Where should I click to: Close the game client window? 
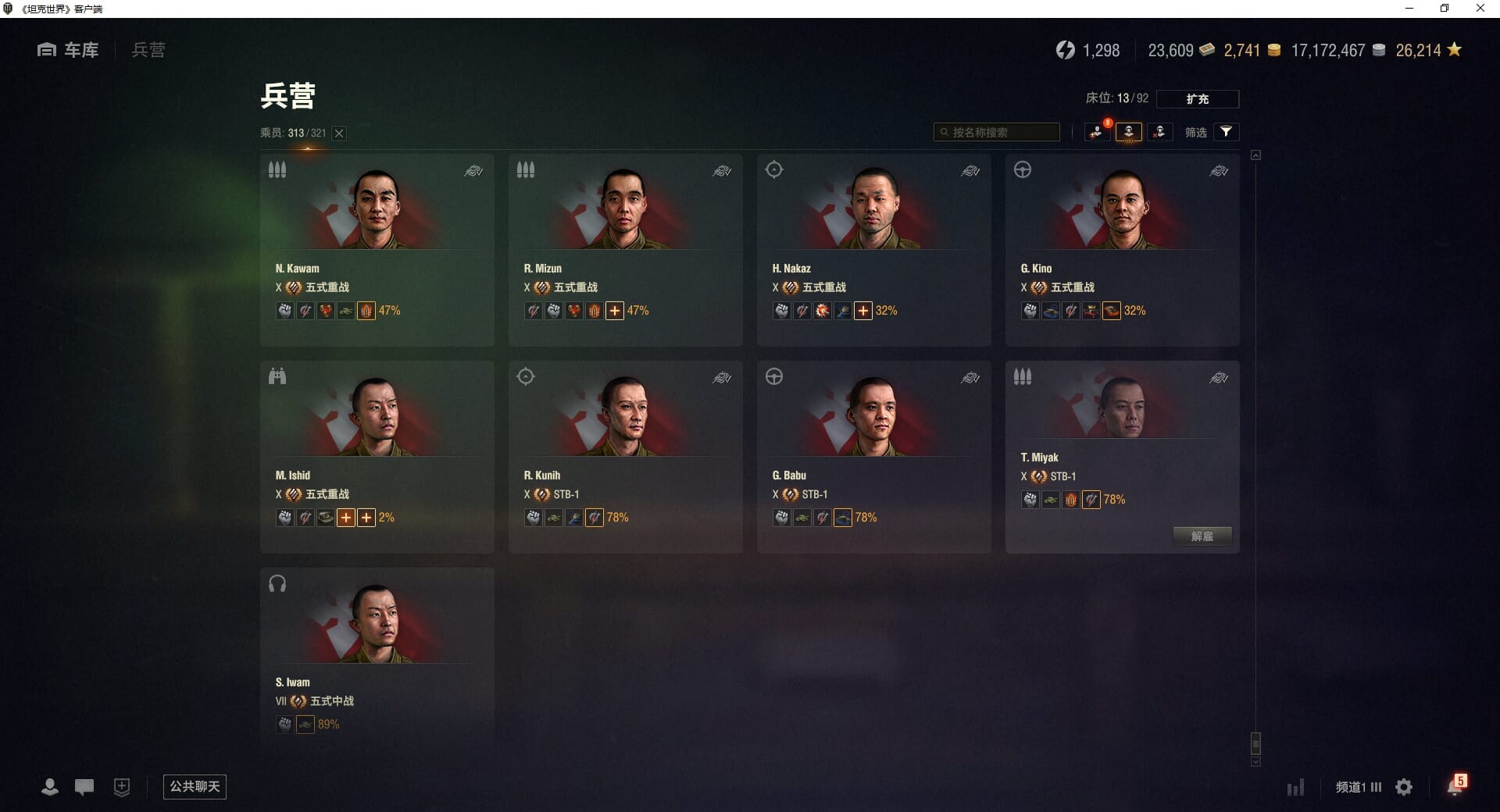pyautogui.click(x=1480, y=9)
